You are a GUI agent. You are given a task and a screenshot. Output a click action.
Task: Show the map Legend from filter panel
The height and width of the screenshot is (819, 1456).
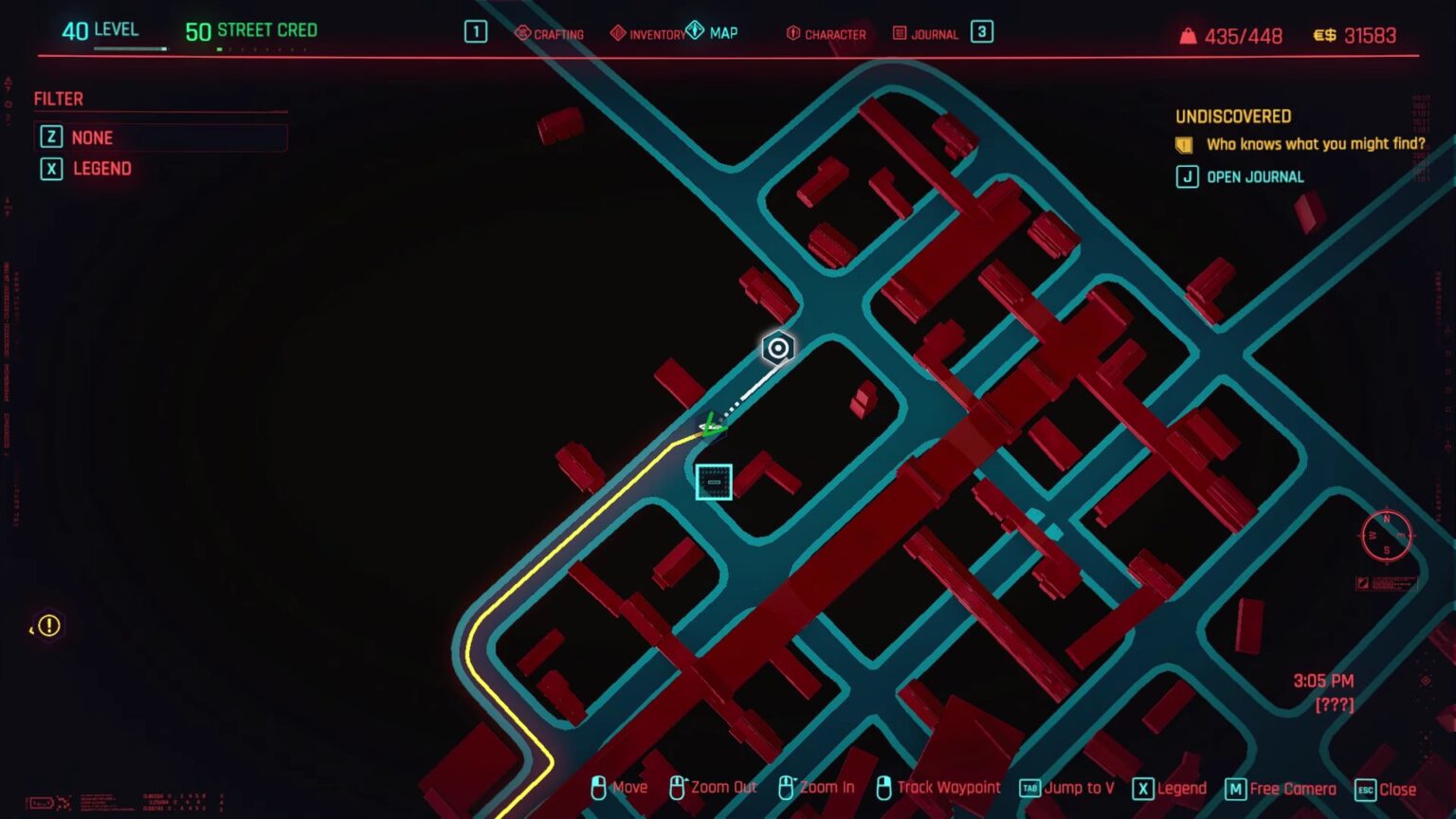[x=101, y=169]
